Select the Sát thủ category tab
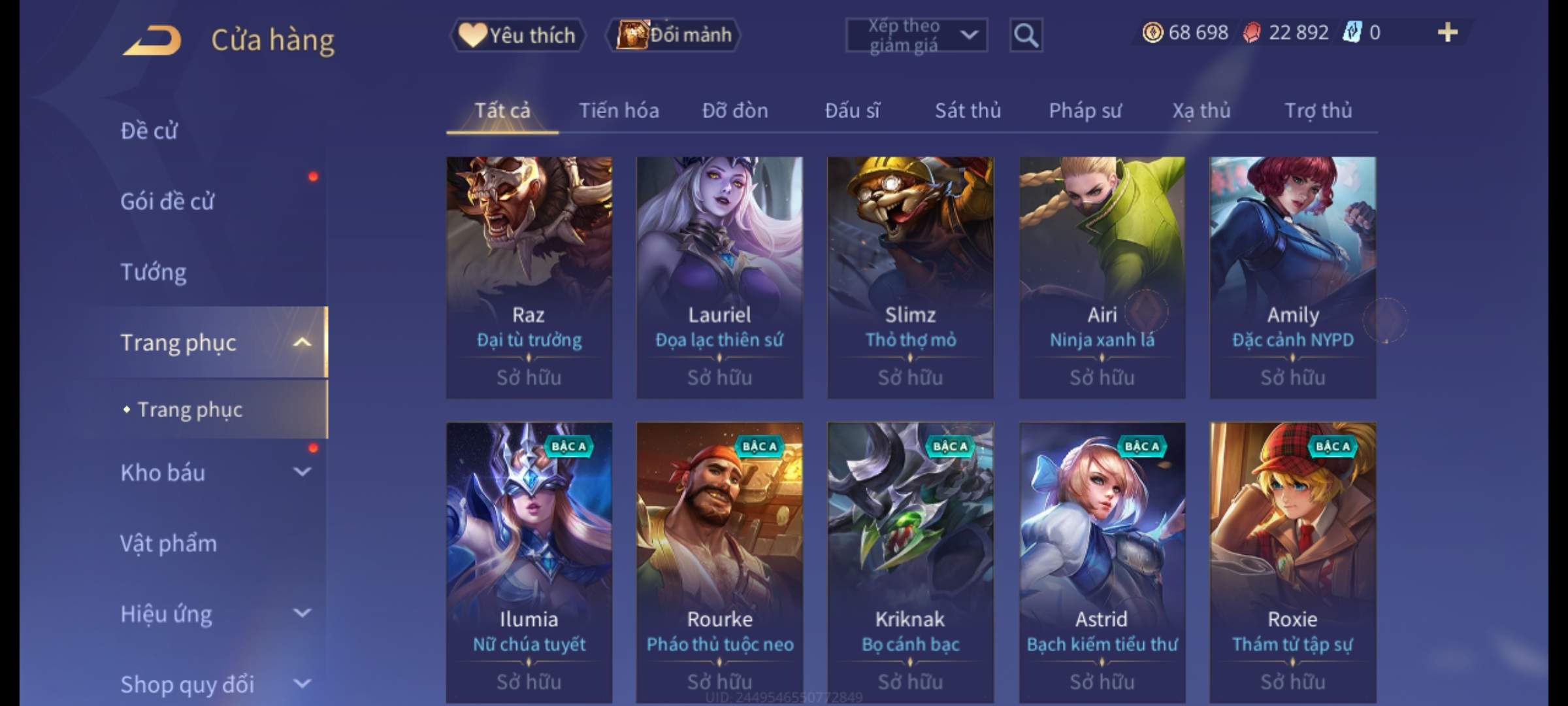This screenshot has height=706, width=1568. (968, 110)
